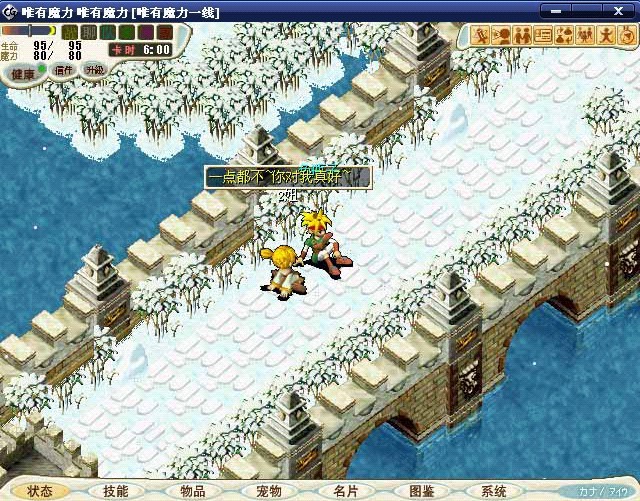Show the 宠物 pets tab
The image size is (640, 501).
(268, 491)
